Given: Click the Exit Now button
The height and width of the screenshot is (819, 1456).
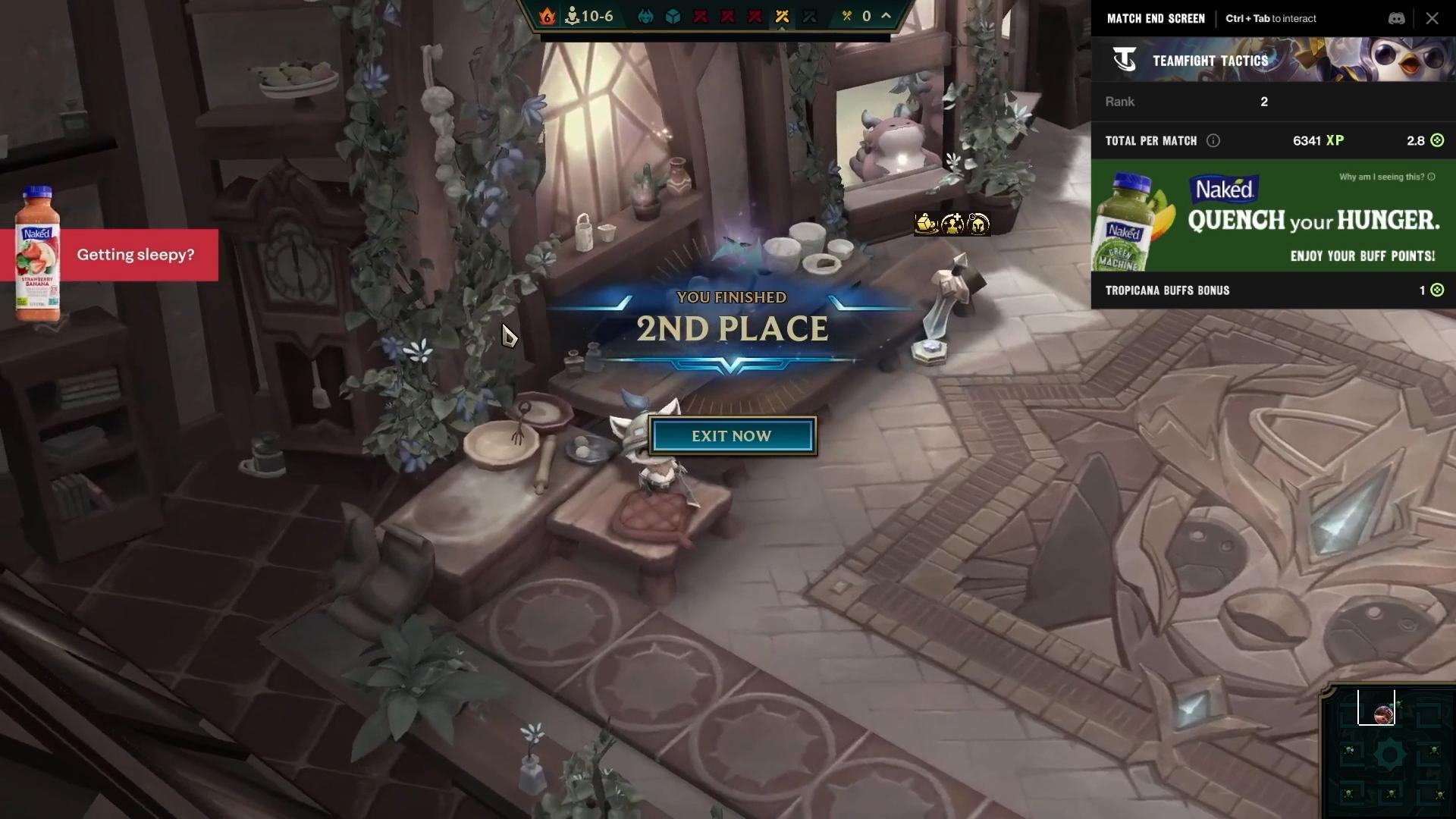Looking at the screenshot, I should pos(732,436).
